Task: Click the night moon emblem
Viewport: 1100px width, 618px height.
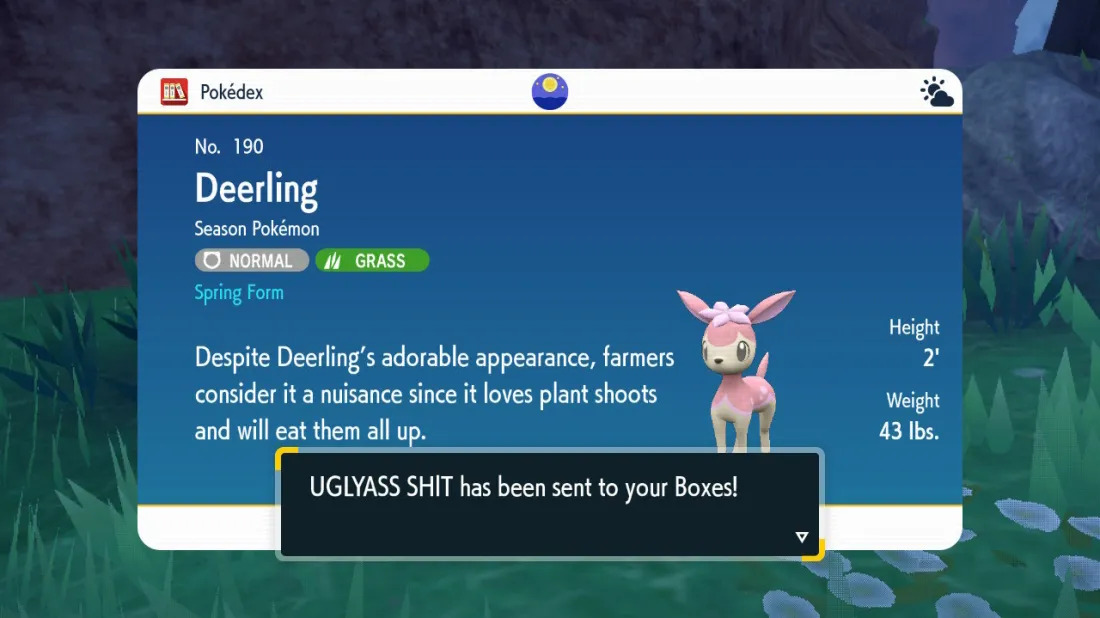Action: pyautogui.click(x=550, y=92)
